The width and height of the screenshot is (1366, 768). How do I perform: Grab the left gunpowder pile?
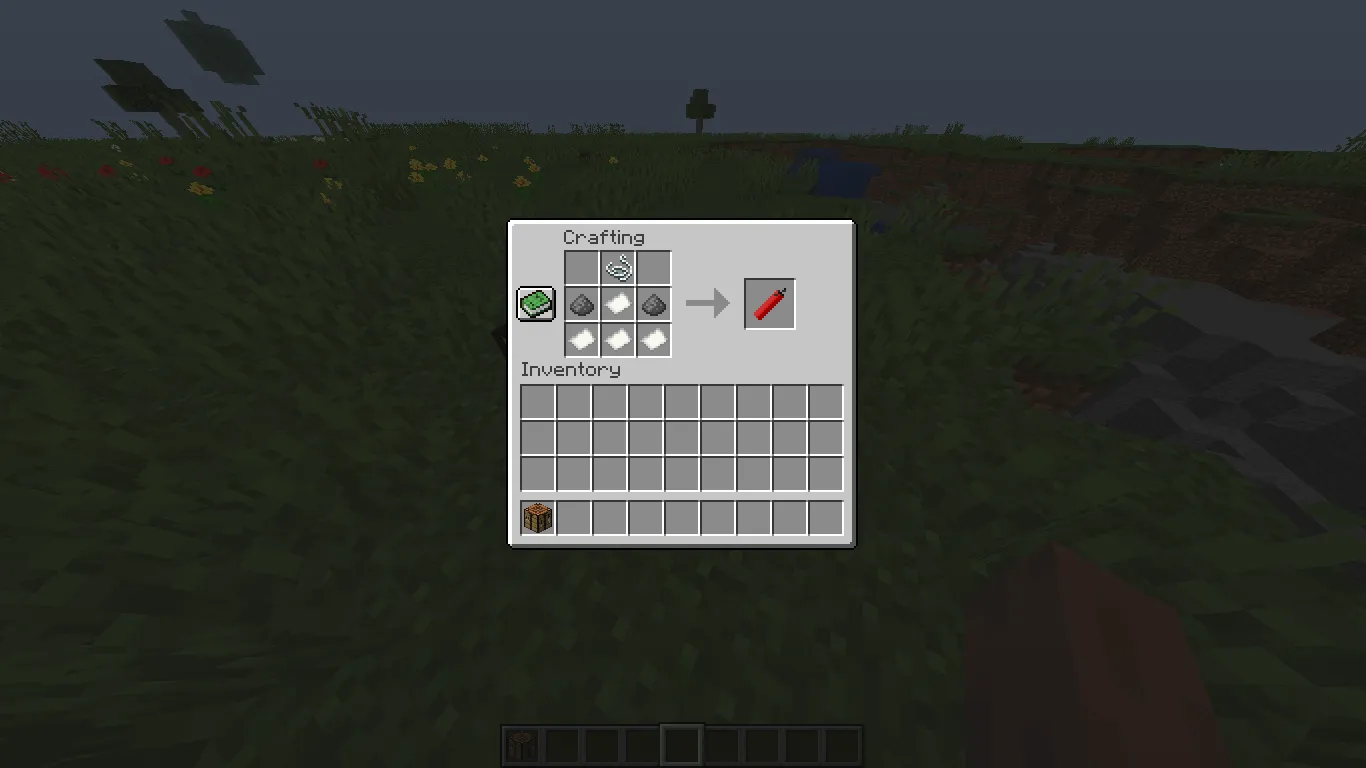pyautogui.click(x=581, y=304)
